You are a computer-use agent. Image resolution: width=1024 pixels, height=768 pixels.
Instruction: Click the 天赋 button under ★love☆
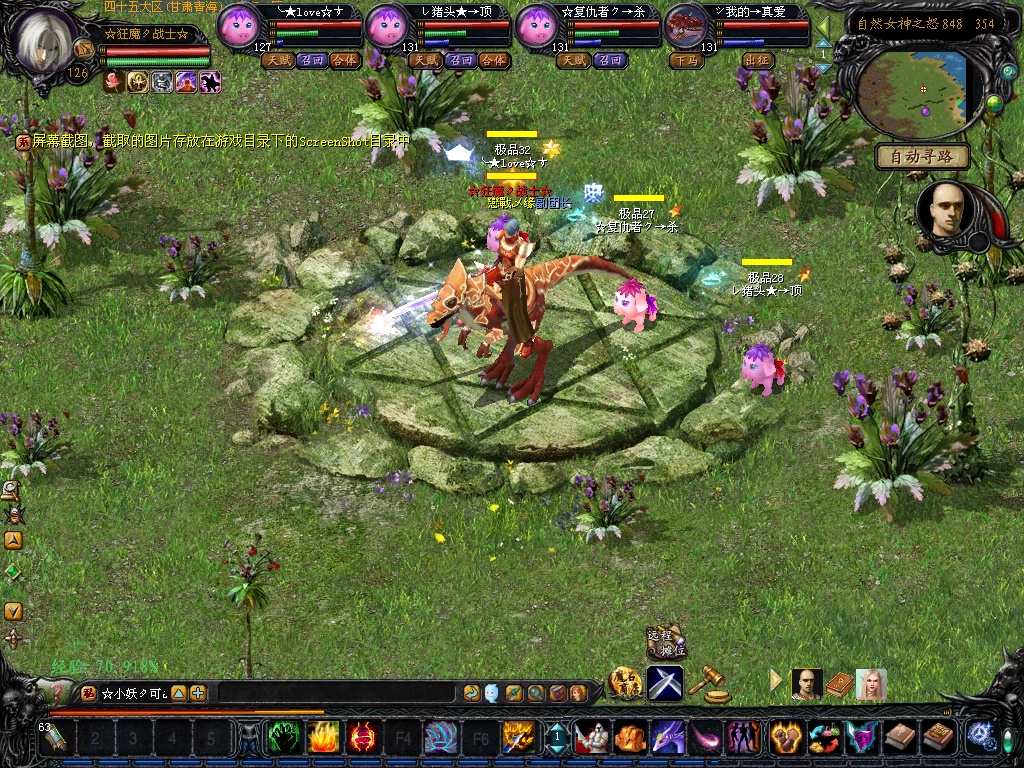tap(277, 60)
